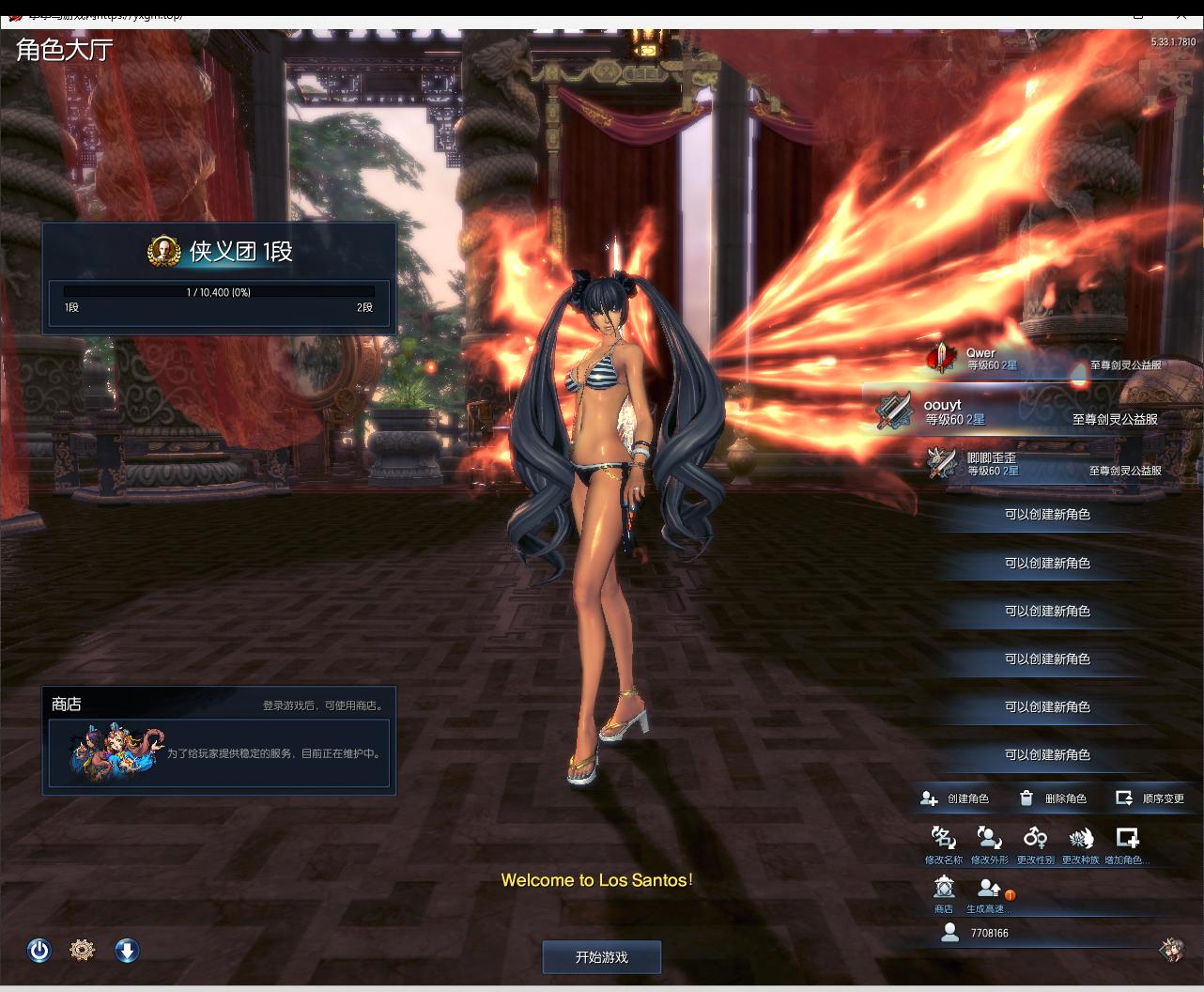
Task: Open settings with the gear icon
Action: 83,951
